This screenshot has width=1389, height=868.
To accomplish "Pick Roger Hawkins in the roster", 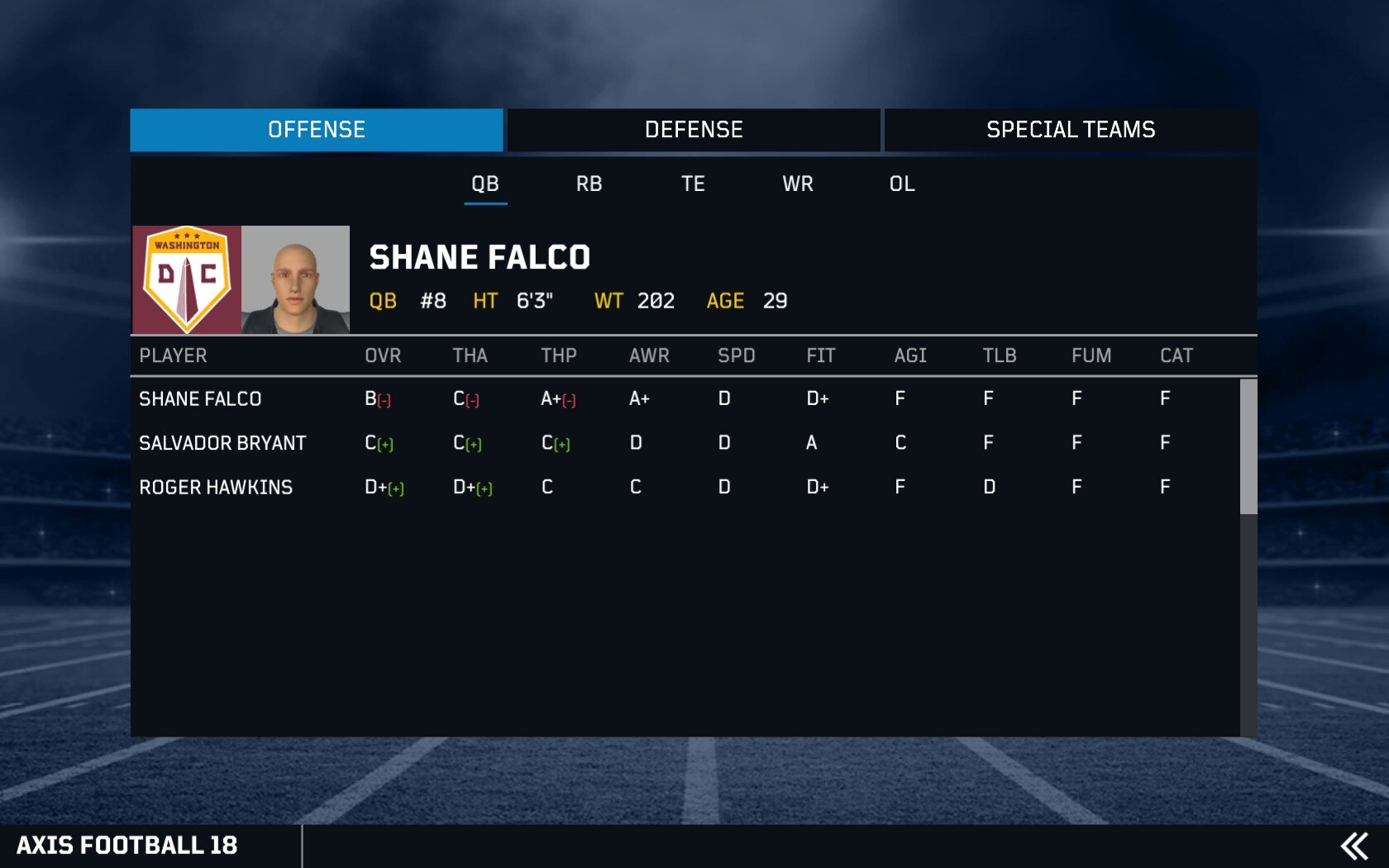I will point(216,488).
